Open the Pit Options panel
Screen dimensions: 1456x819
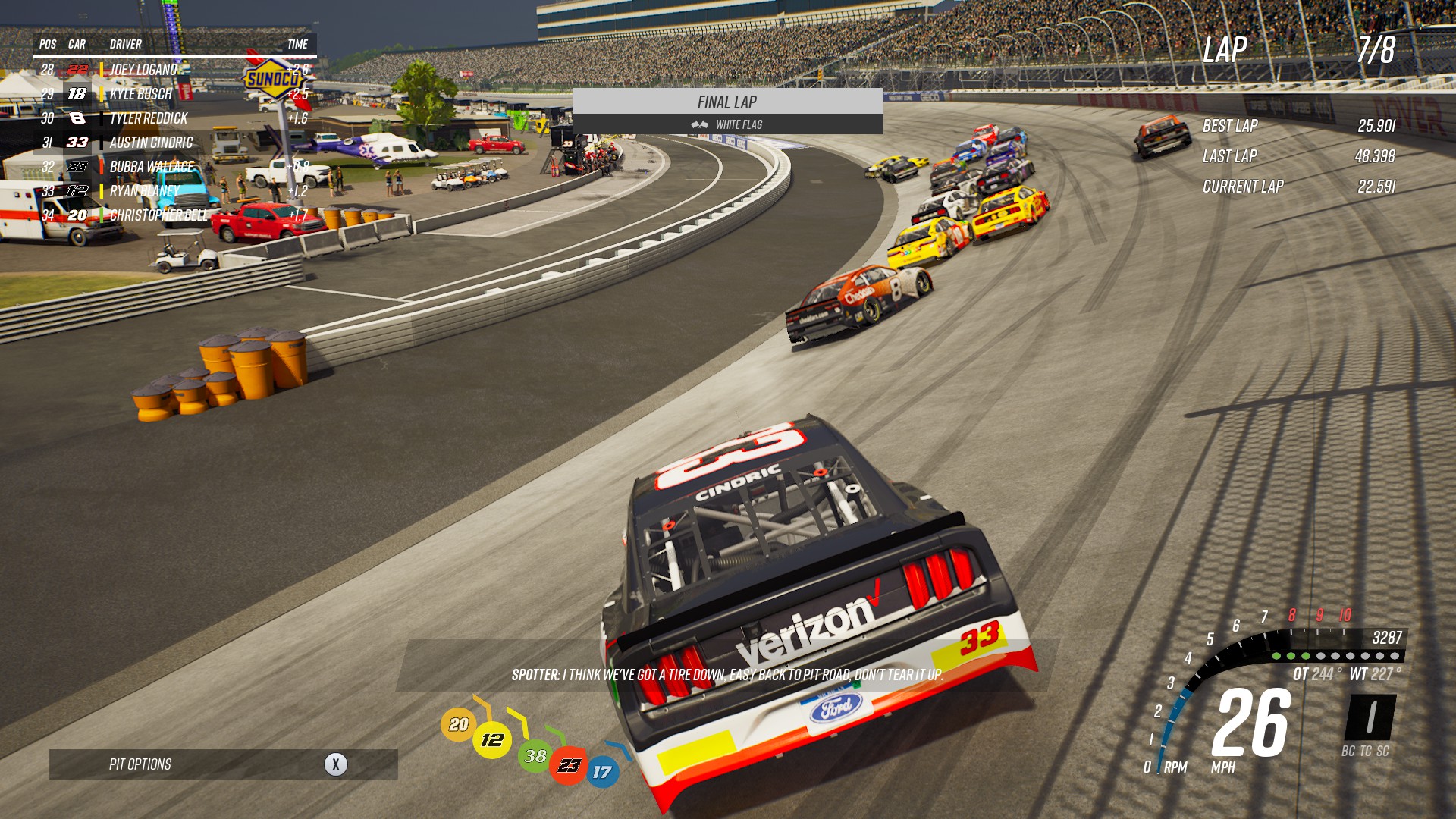pyautogui.click(x=223, y=764)
